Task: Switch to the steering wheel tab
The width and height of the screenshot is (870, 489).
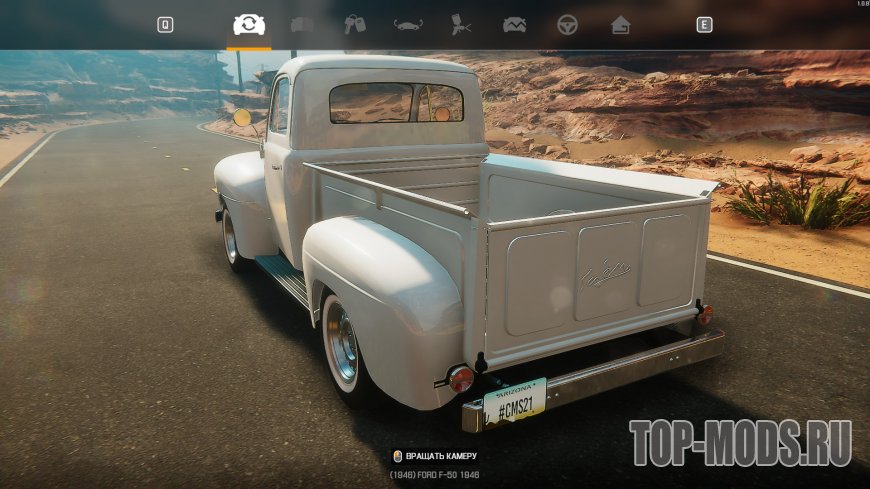Action: point(568,25)
